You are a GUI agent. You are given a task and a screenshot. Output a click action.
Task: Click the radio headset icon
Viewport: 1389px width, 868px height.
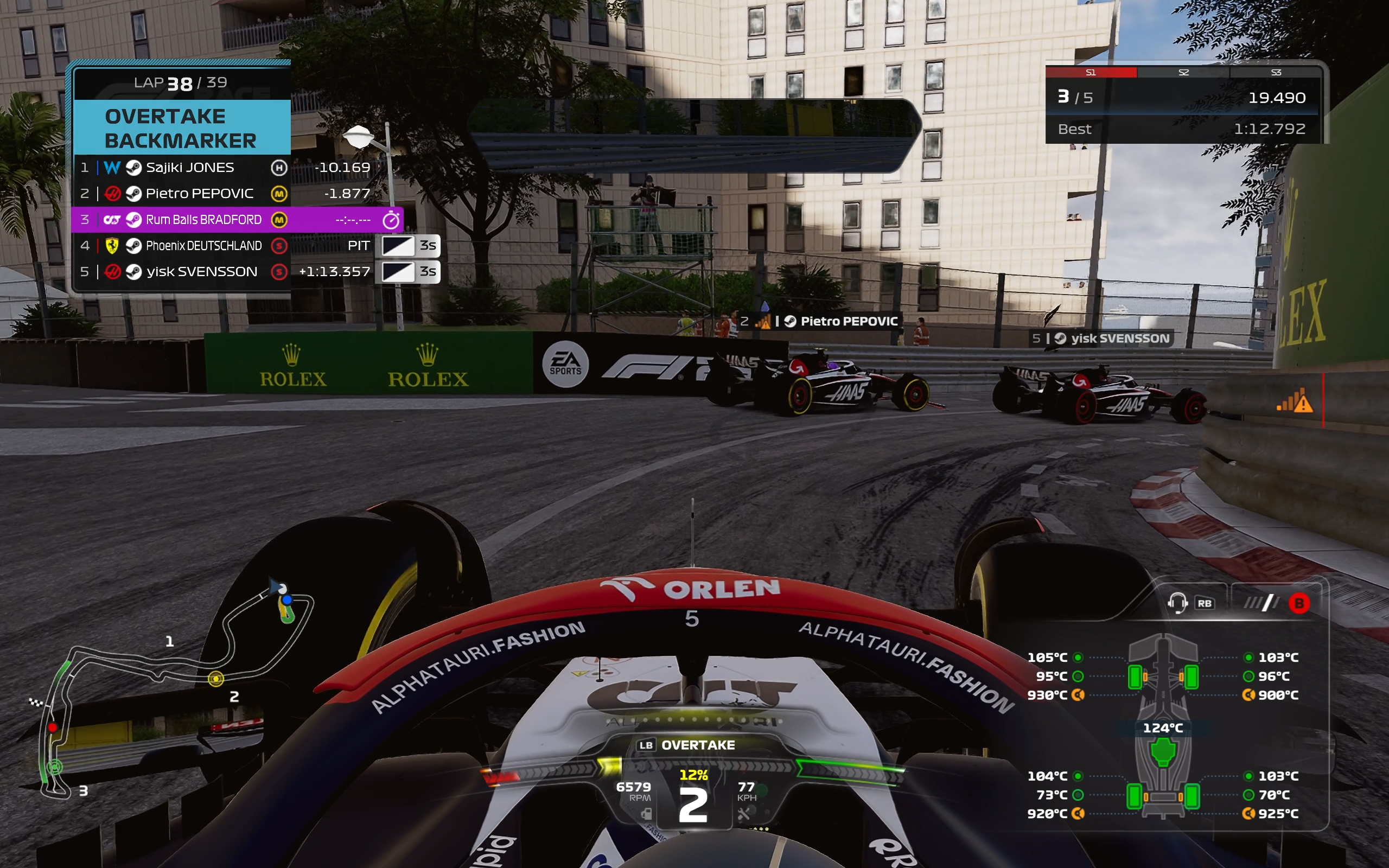point(1177,603)
